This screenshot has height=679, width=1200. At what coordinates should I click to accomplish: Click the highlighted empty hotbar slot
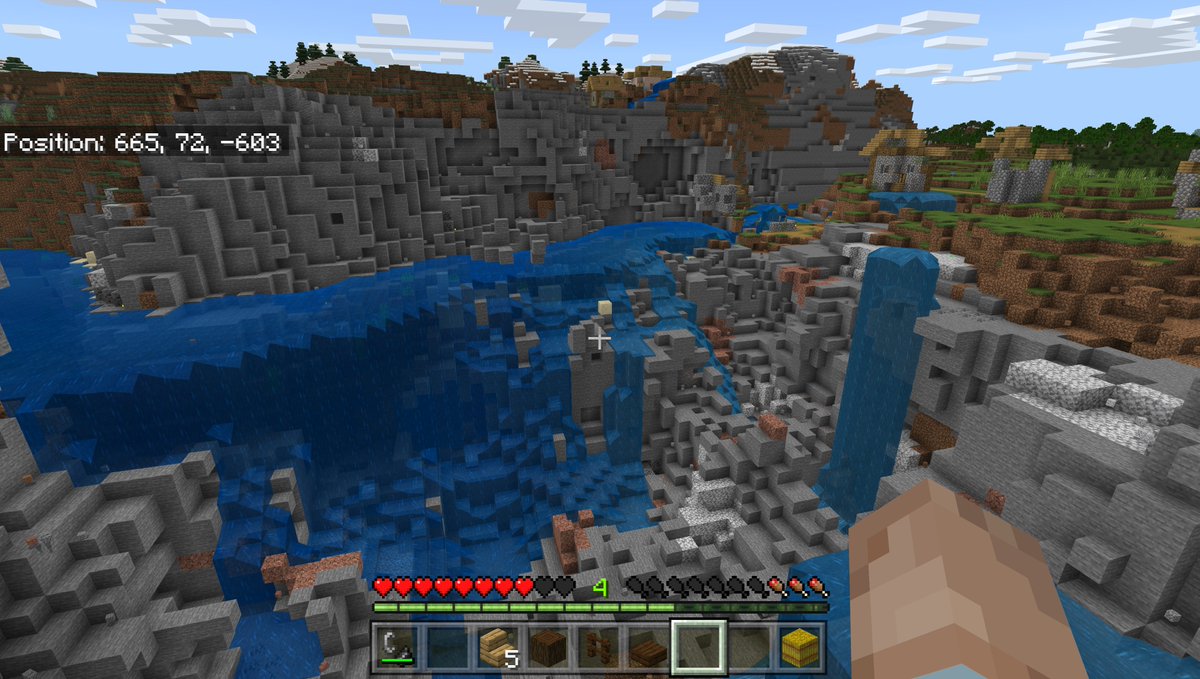pos(697,646)
